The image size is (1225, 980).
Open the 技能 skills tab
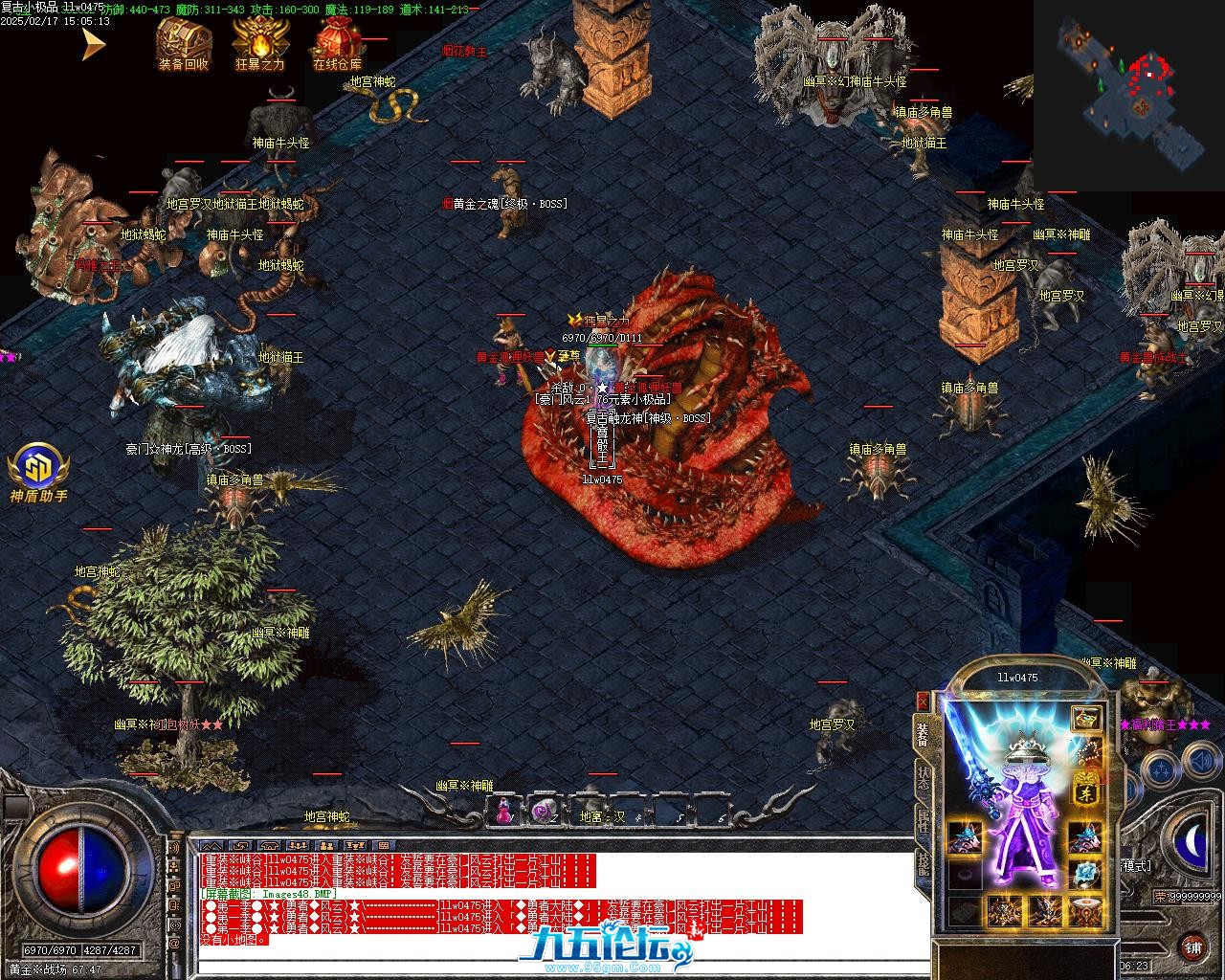pyautogui.click(x=923, y=863)
